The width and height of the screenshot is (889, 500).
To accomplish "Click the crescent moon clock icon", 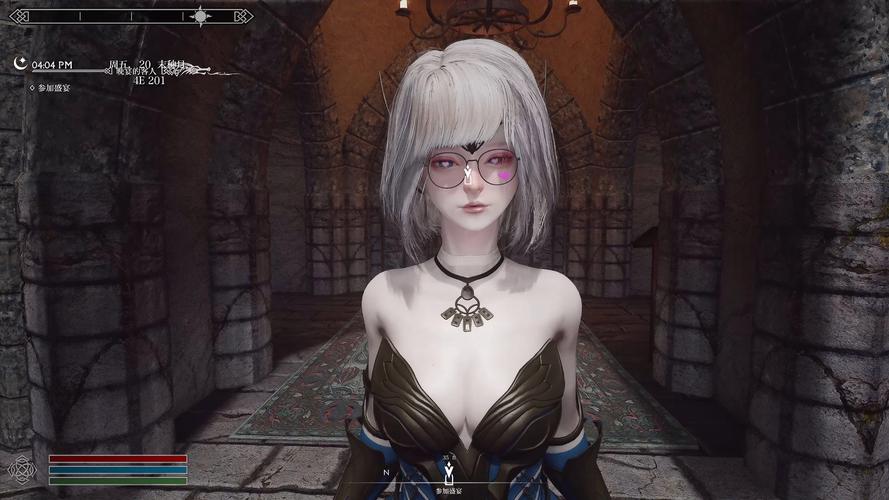I will pyautogui.click(x=20, y=63).
